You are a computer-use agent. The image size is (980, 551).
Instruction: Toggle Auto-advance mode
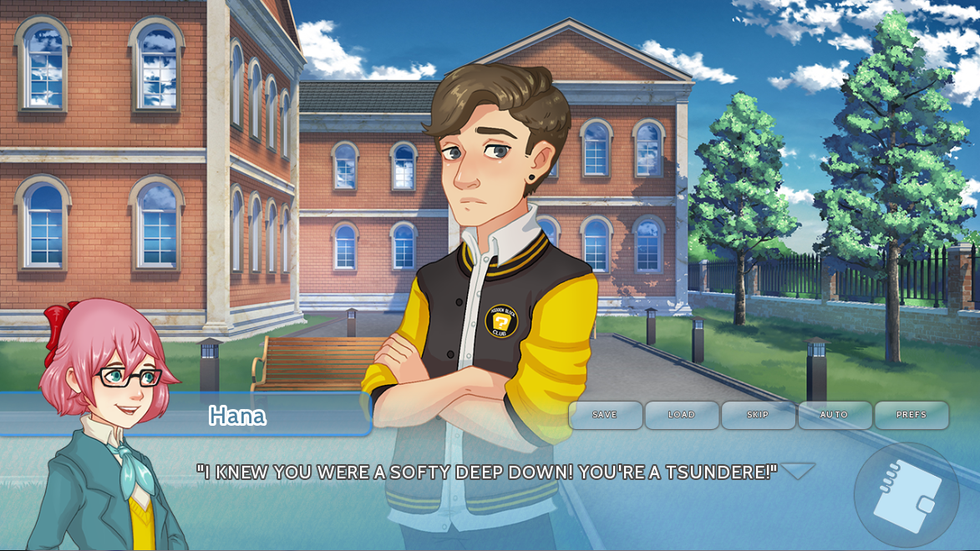pyautogui.click(x=834, y=415)
